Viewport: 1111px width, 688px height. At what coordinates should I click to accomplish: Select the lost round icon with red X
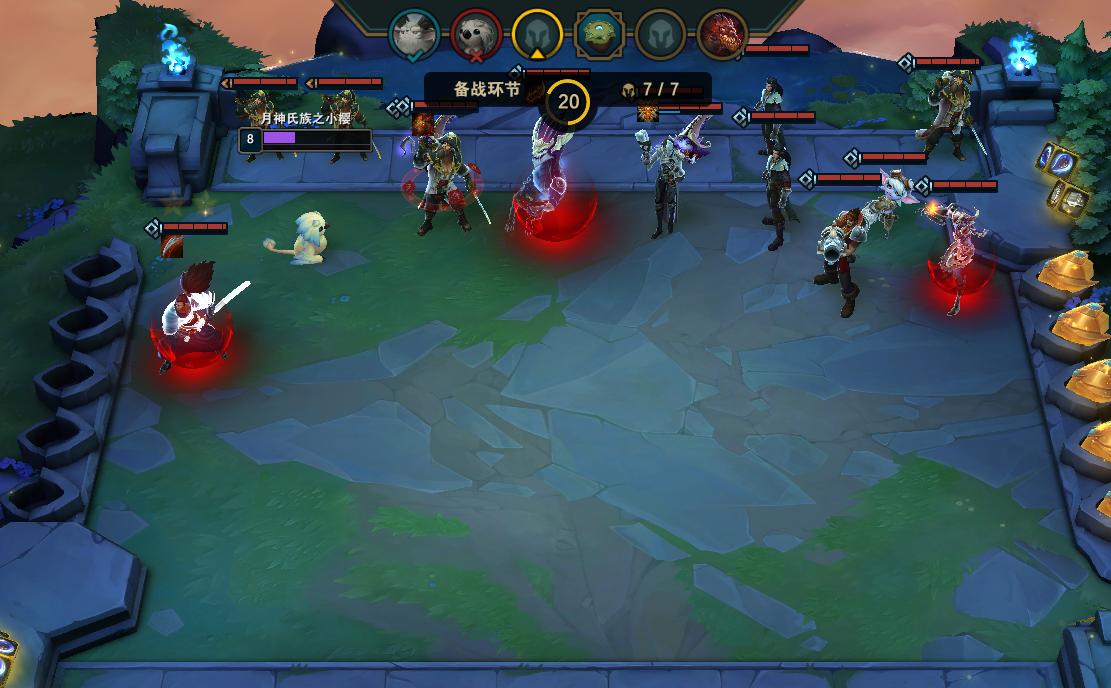coord(475,34)
